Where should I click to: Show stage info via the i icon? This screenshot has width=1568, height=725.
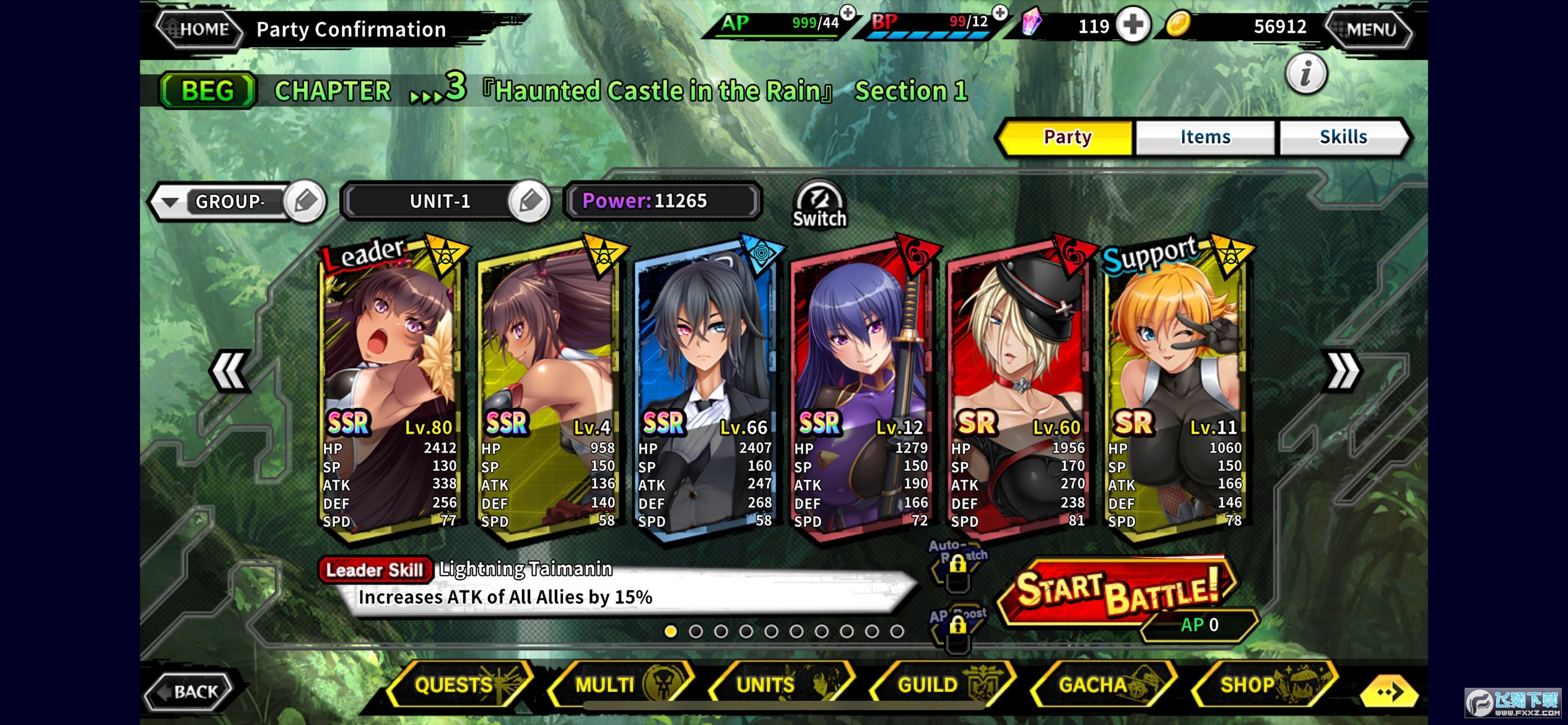[x=1305, y=74]
